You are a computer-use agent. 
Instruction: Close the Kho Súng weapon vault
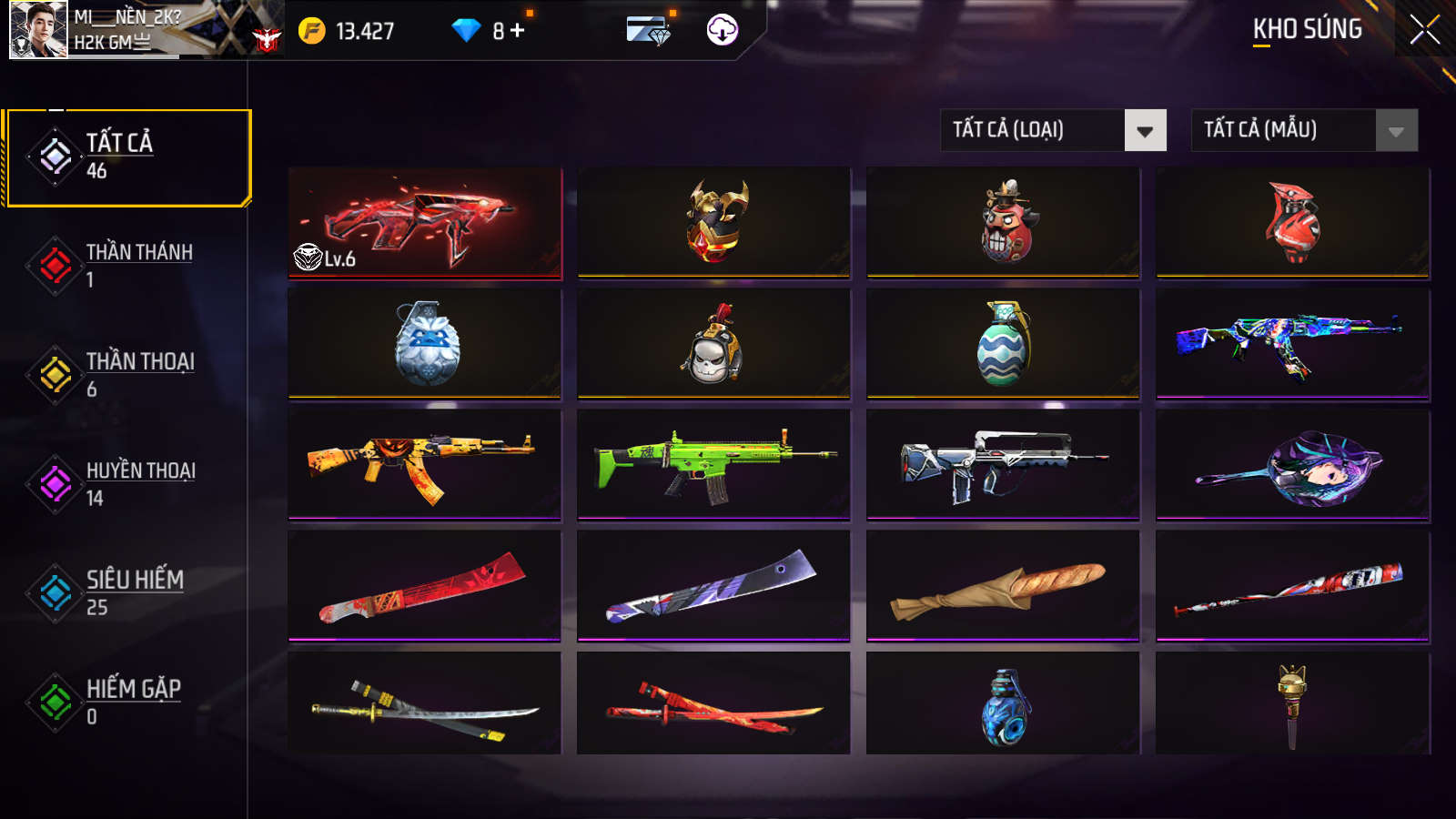coord(1424,29)
